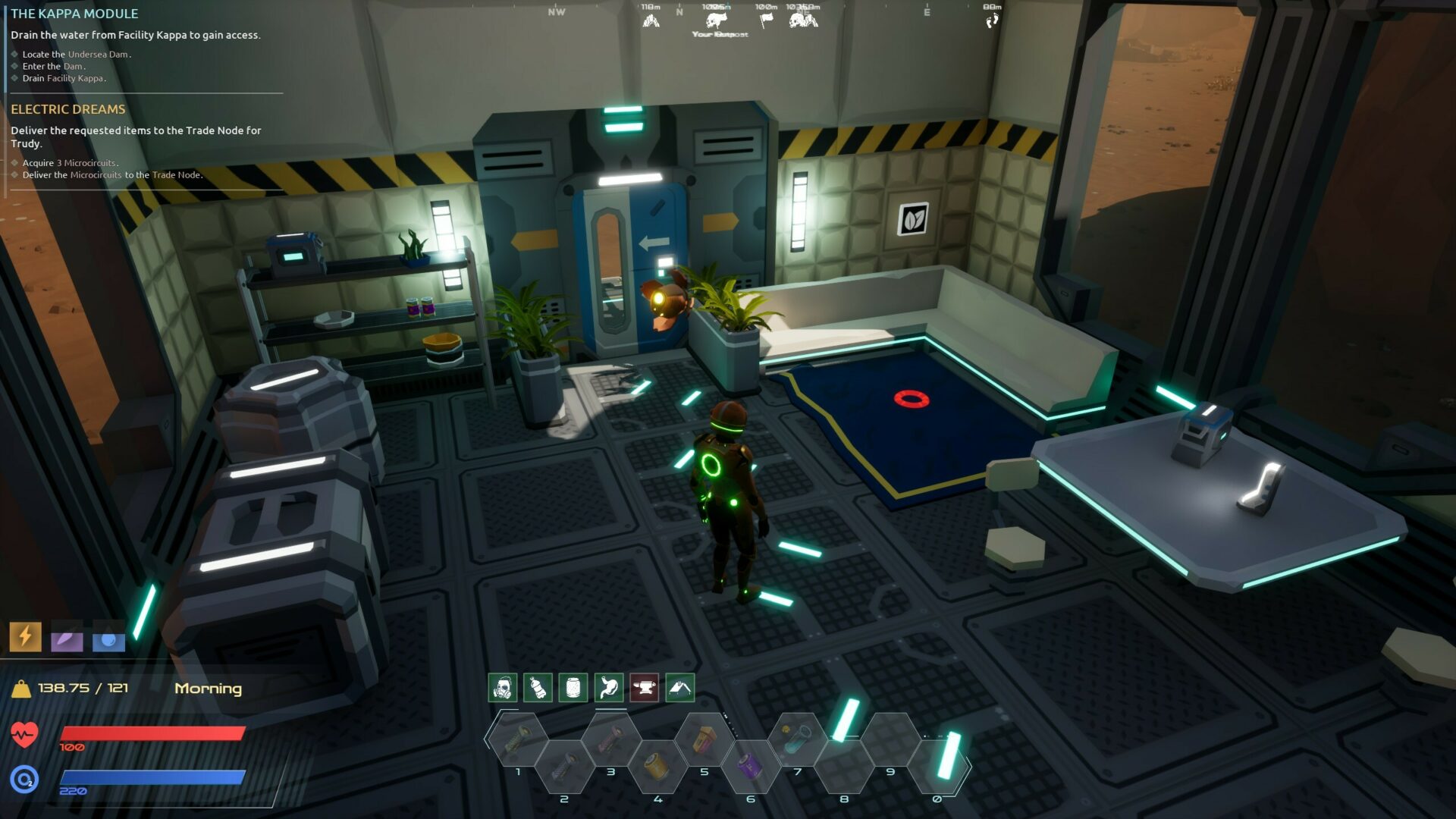The width and height of the screenshot is (1456, 819).
Task: Open the Electric Dreams quest tracker entry
Action: coord(68,109)
